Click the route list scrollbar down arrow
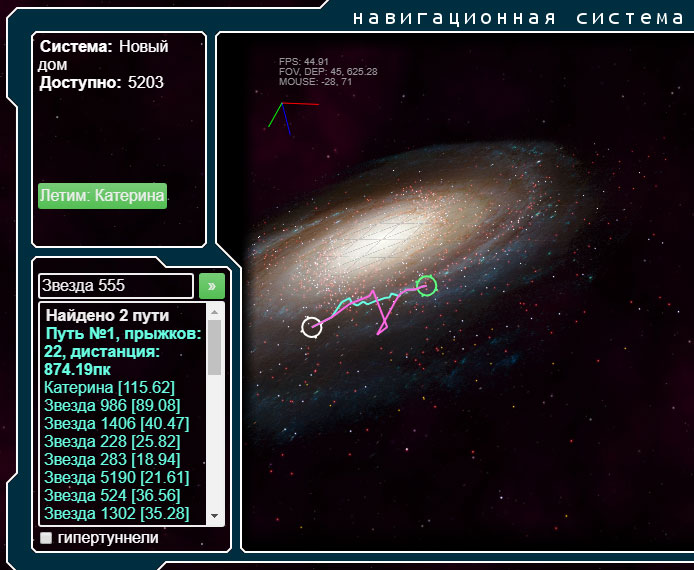 point(215,515)
